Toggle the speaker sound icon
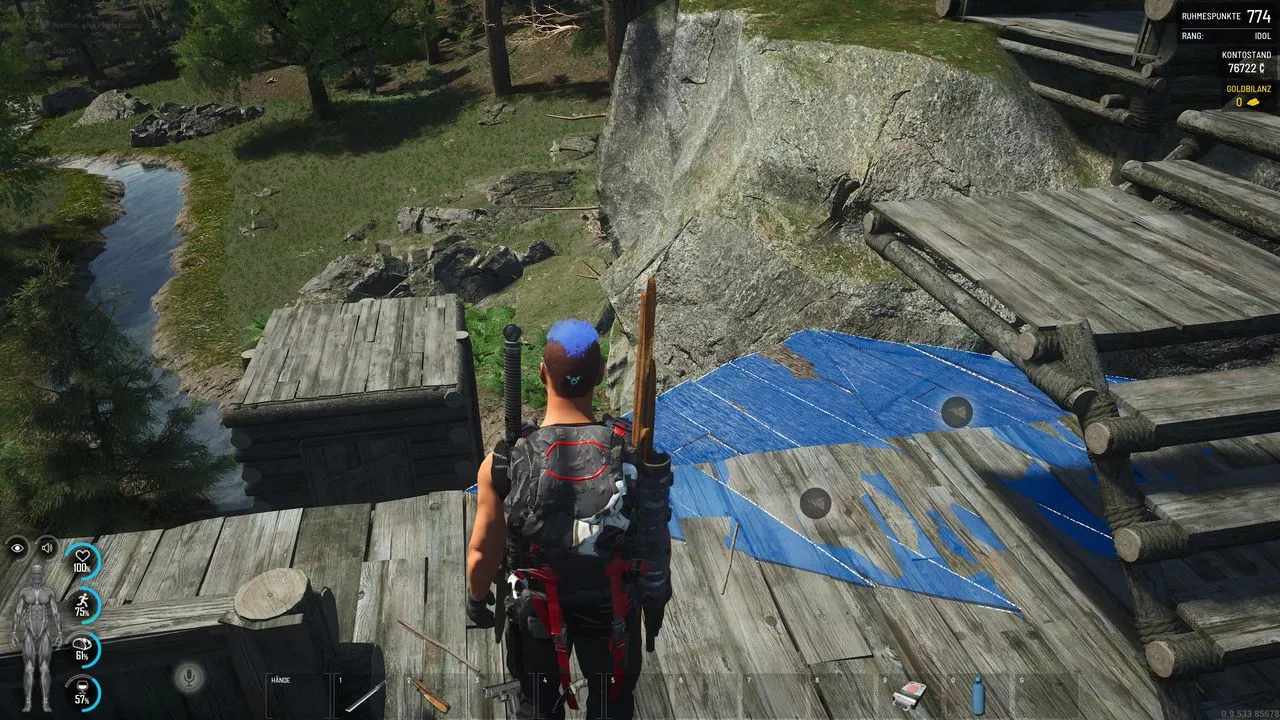1280x720 pixels. tap(47, 547)
